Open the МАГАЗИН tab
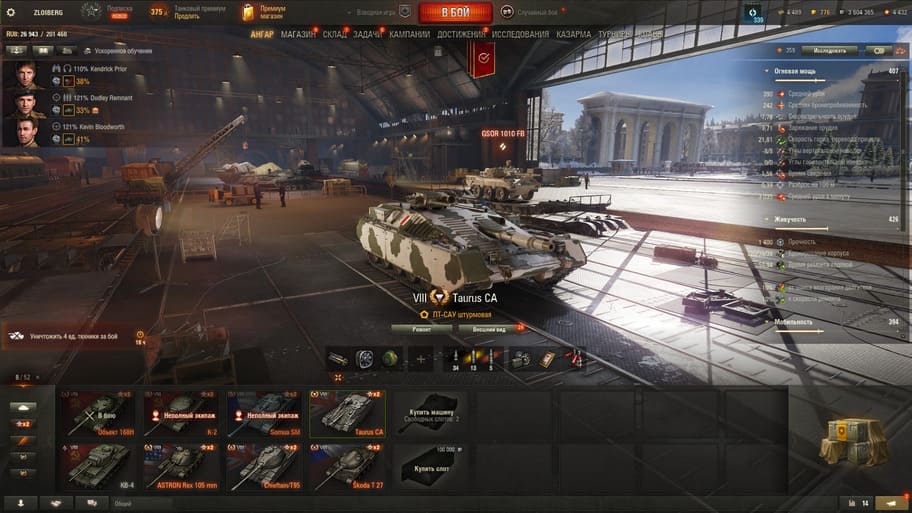Image resolution: width=912 pixels, height=513 pixels. point(298,34)
